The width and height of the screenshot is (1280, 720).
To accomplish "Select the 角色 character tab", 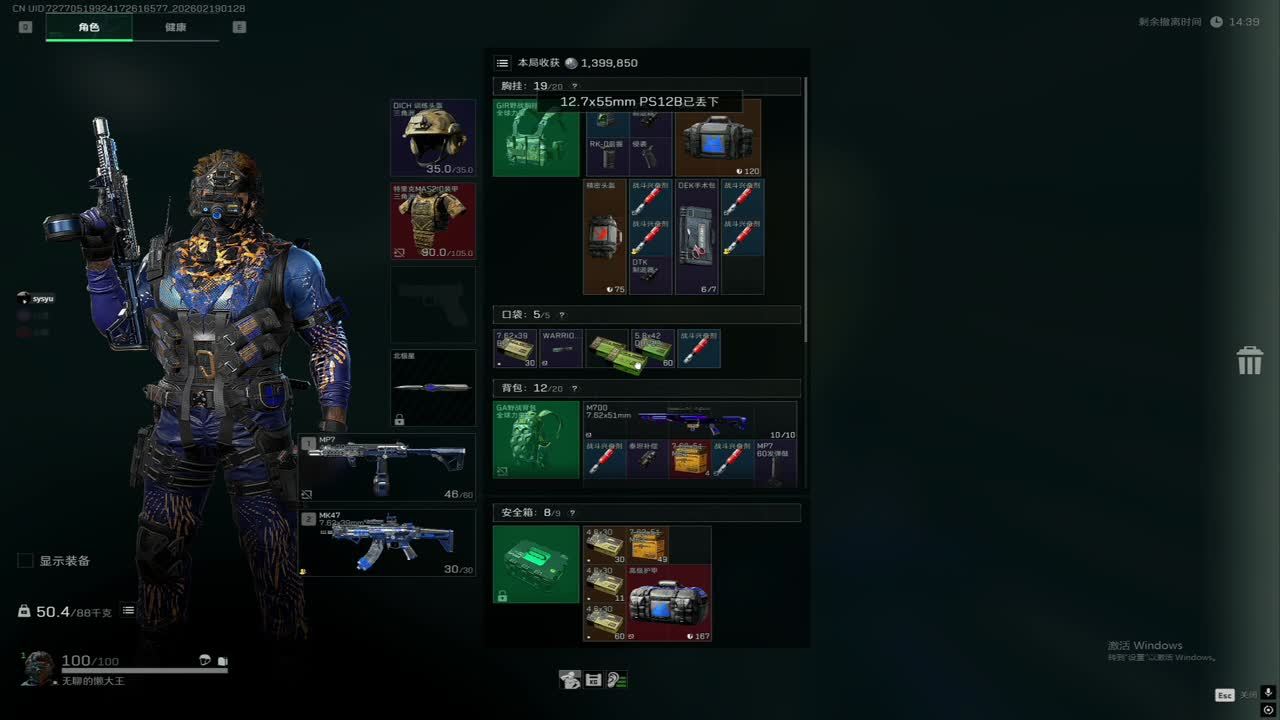I will pos(89,28).
